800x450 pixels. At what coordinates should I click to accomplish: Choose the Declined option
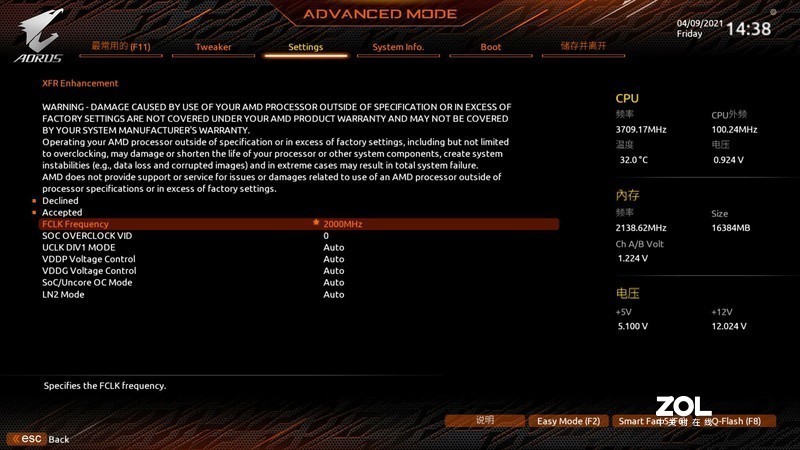coord(60,201)
